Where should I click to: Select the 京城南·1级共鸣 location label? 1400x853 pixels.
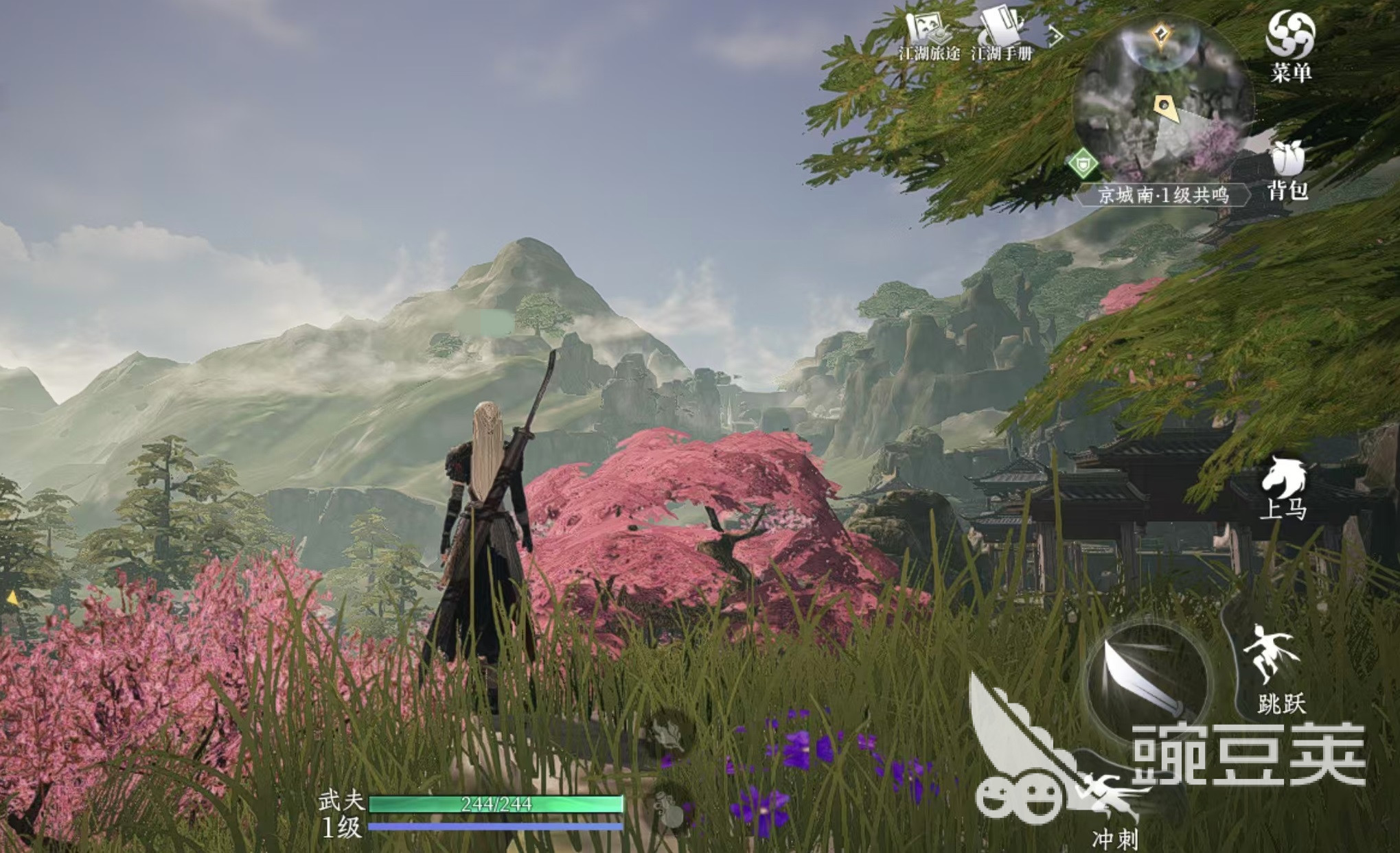(x=1162, y=195)
